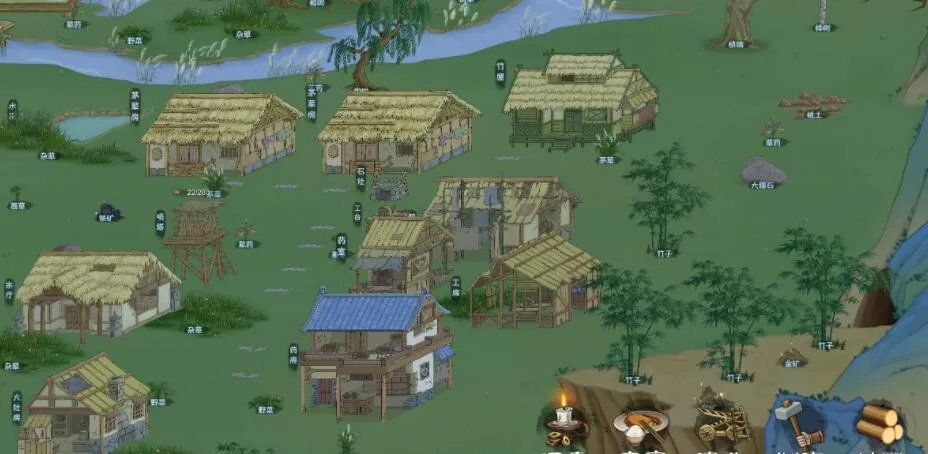Open the candle and coins menu
Image resolution: width=928 pixels, height=454 pixels.
pos(565,422)
